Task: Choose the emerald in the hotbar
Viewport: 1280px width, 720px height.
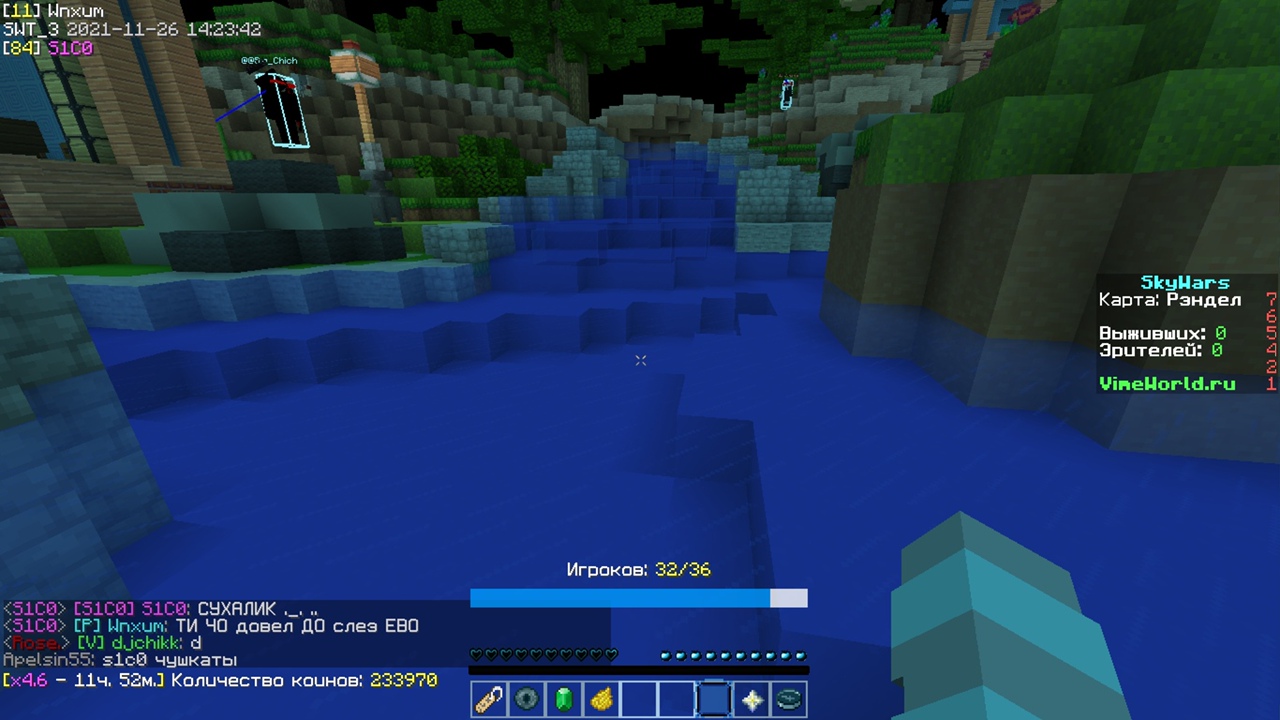Action: point(564,699)
